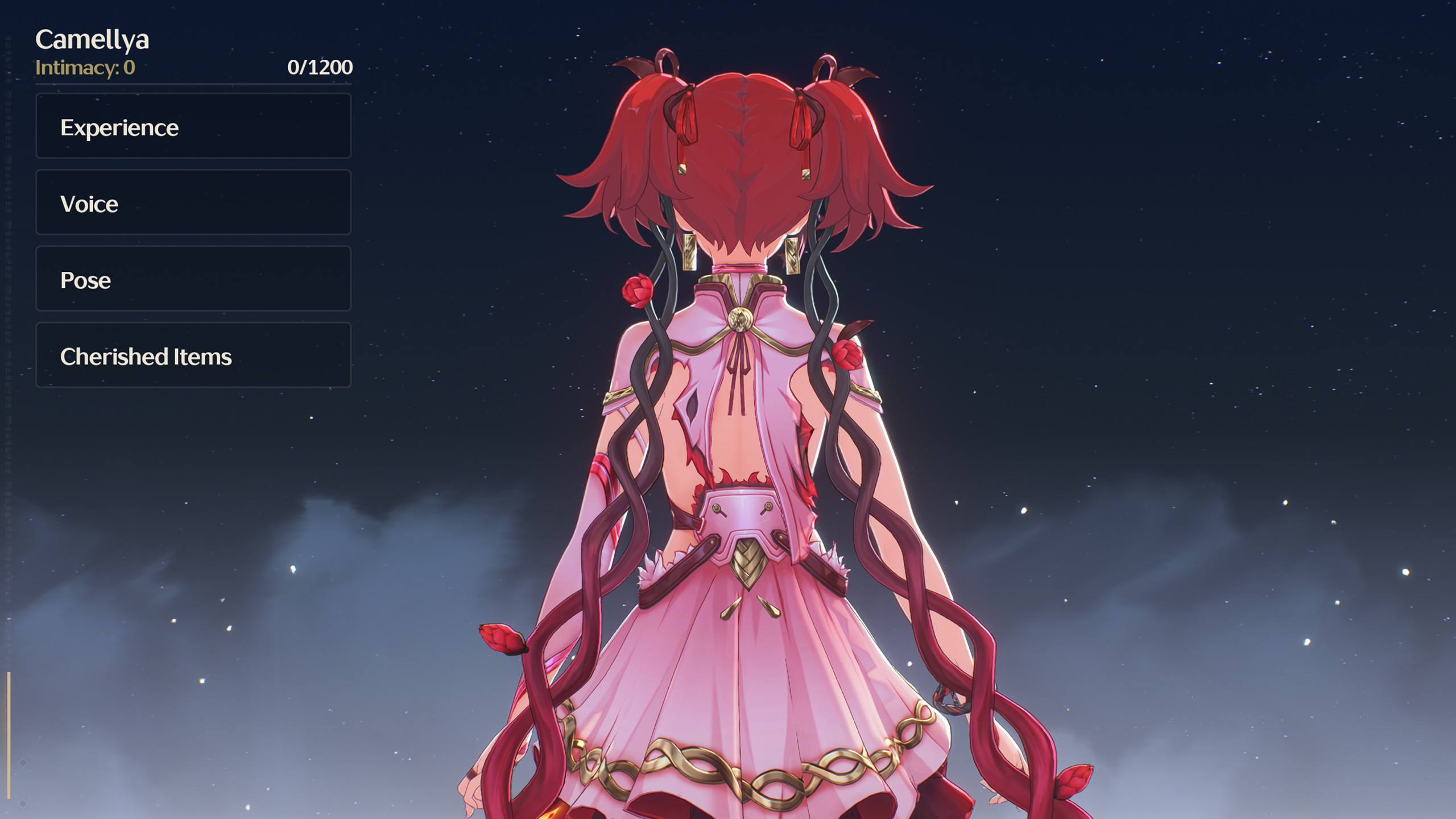Click the Experience panel border
Image resolution: width=1456 pixels, height=819 pixels.
click(x=193, y=95)
